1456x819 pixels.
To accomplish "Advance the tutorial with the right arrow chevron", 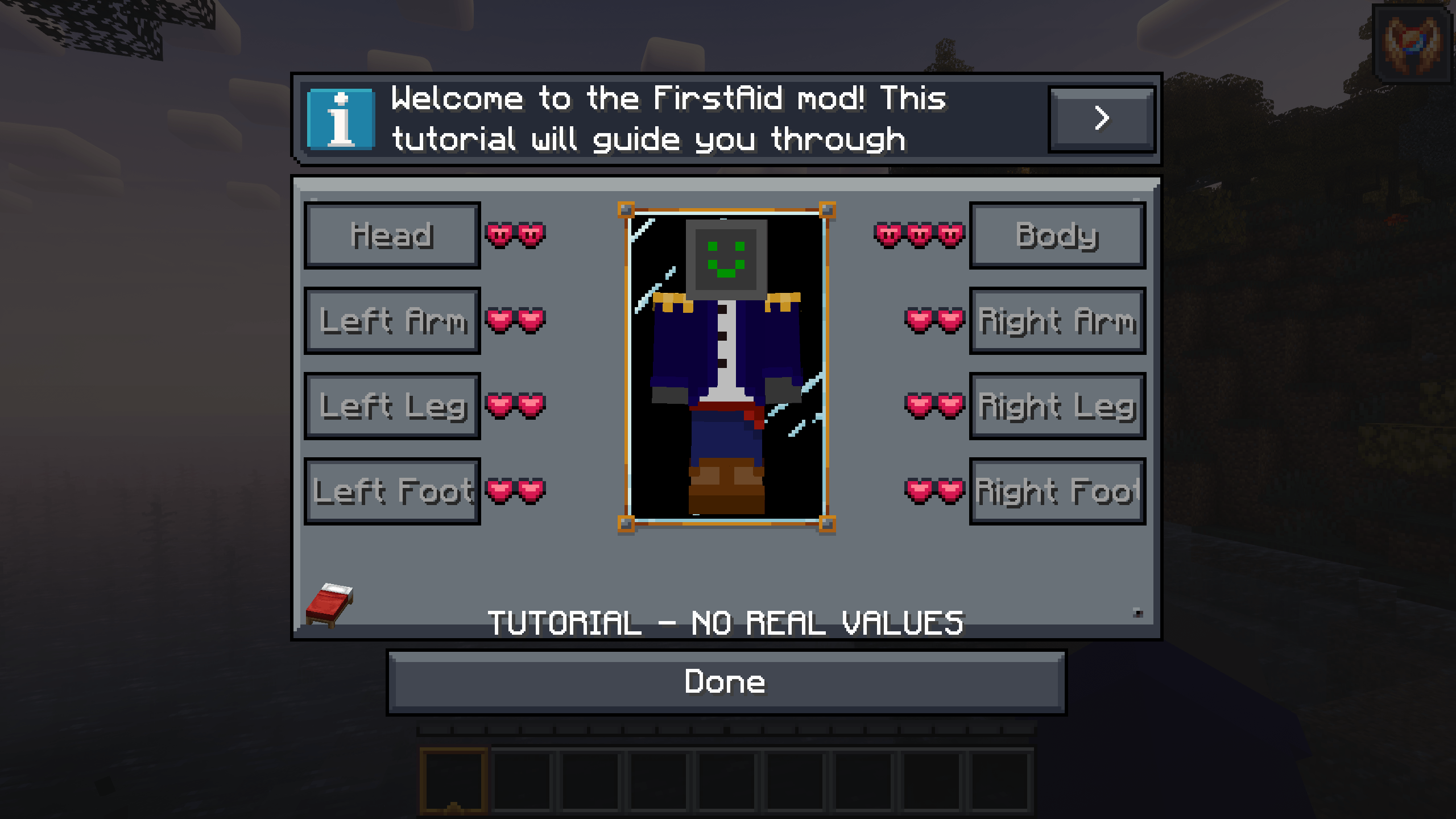I will 1102,118.
